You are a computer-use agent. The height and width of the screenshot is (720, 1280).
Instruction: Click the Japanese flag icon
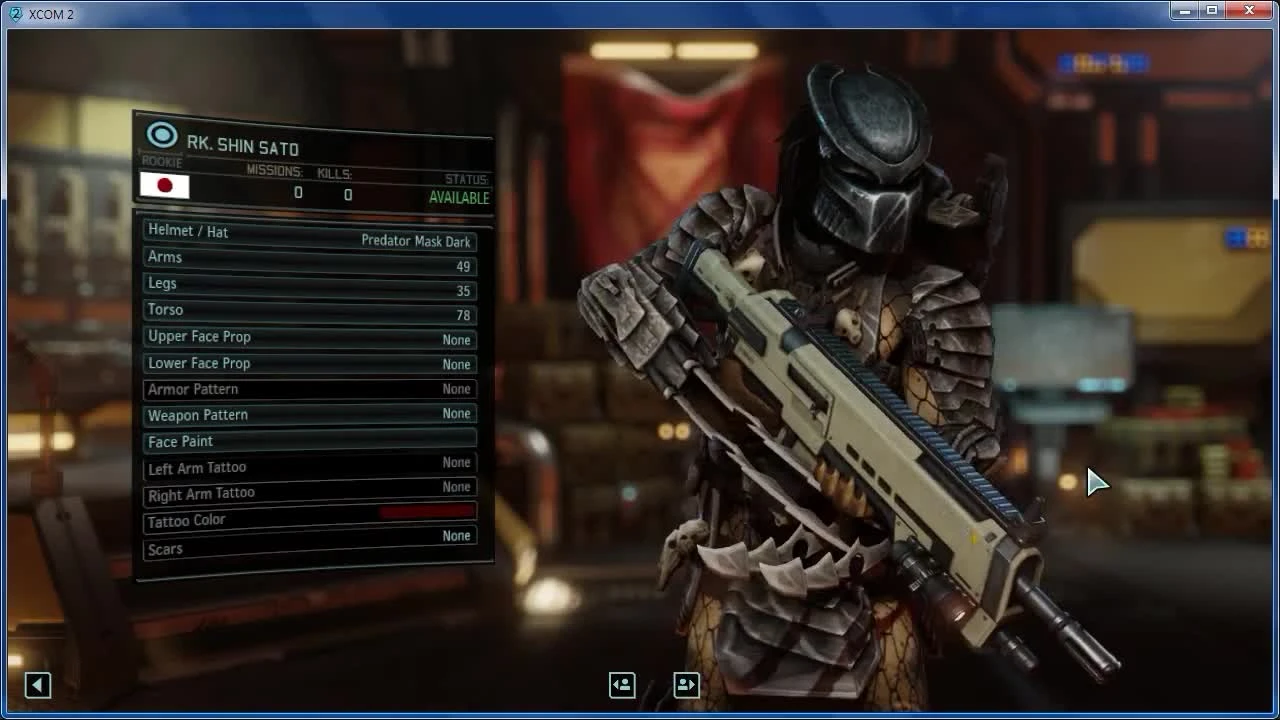pyautogui.click(x=164, y=186)
